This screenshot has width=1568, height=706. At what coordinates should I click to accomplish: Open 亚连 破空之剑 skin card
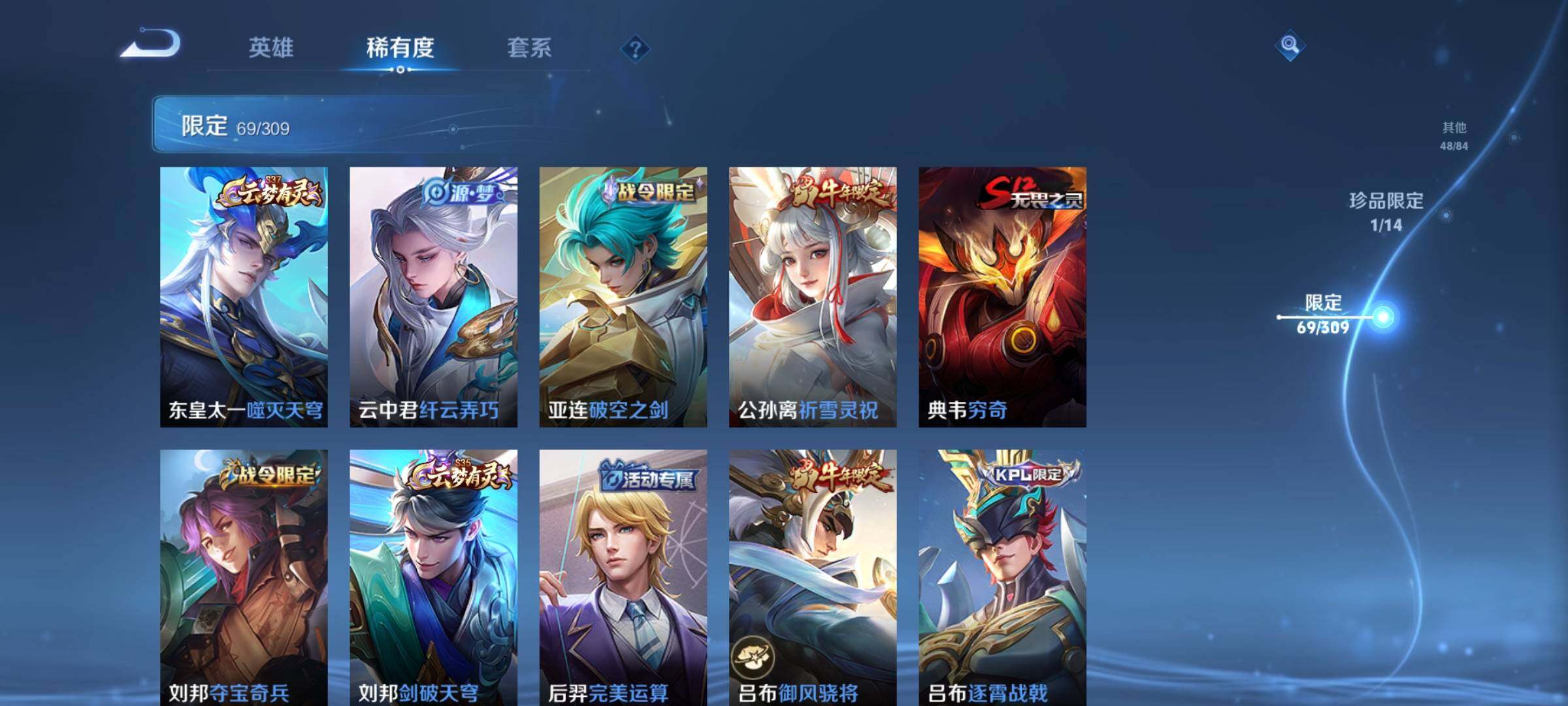click(623, 297)
